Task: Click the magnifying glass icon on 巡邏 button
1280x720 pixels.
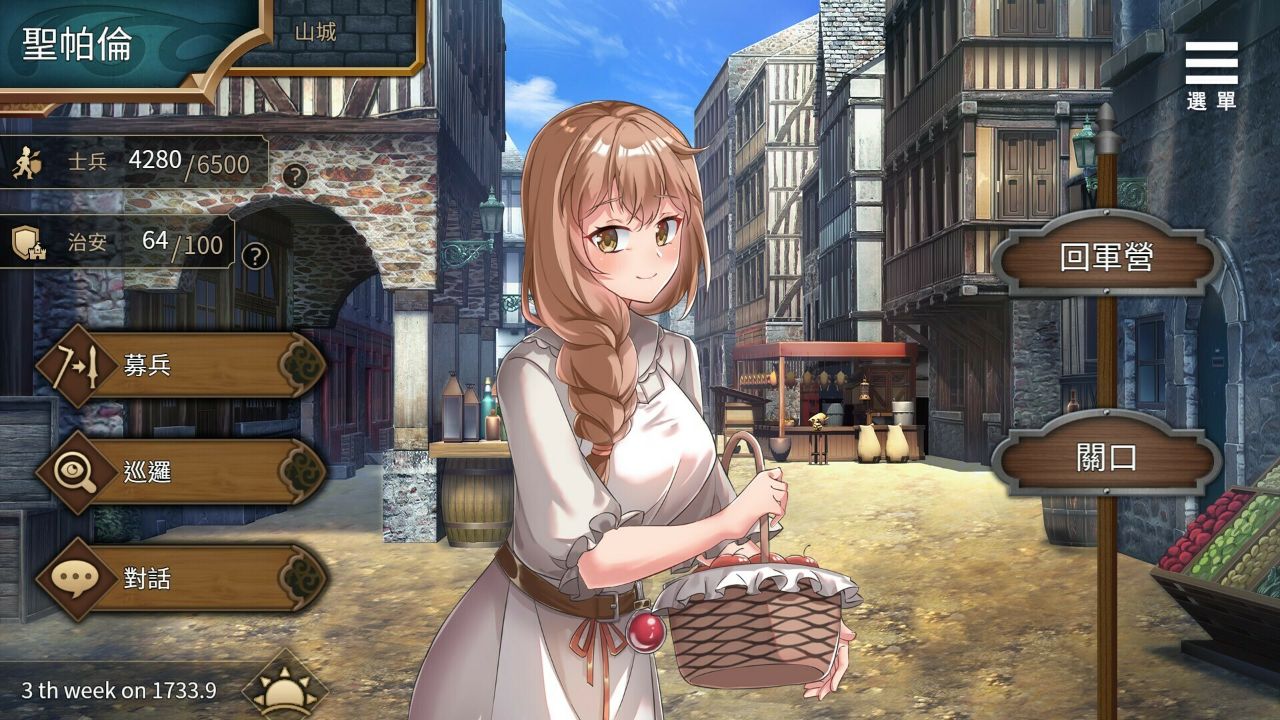Action: point(75,468)
